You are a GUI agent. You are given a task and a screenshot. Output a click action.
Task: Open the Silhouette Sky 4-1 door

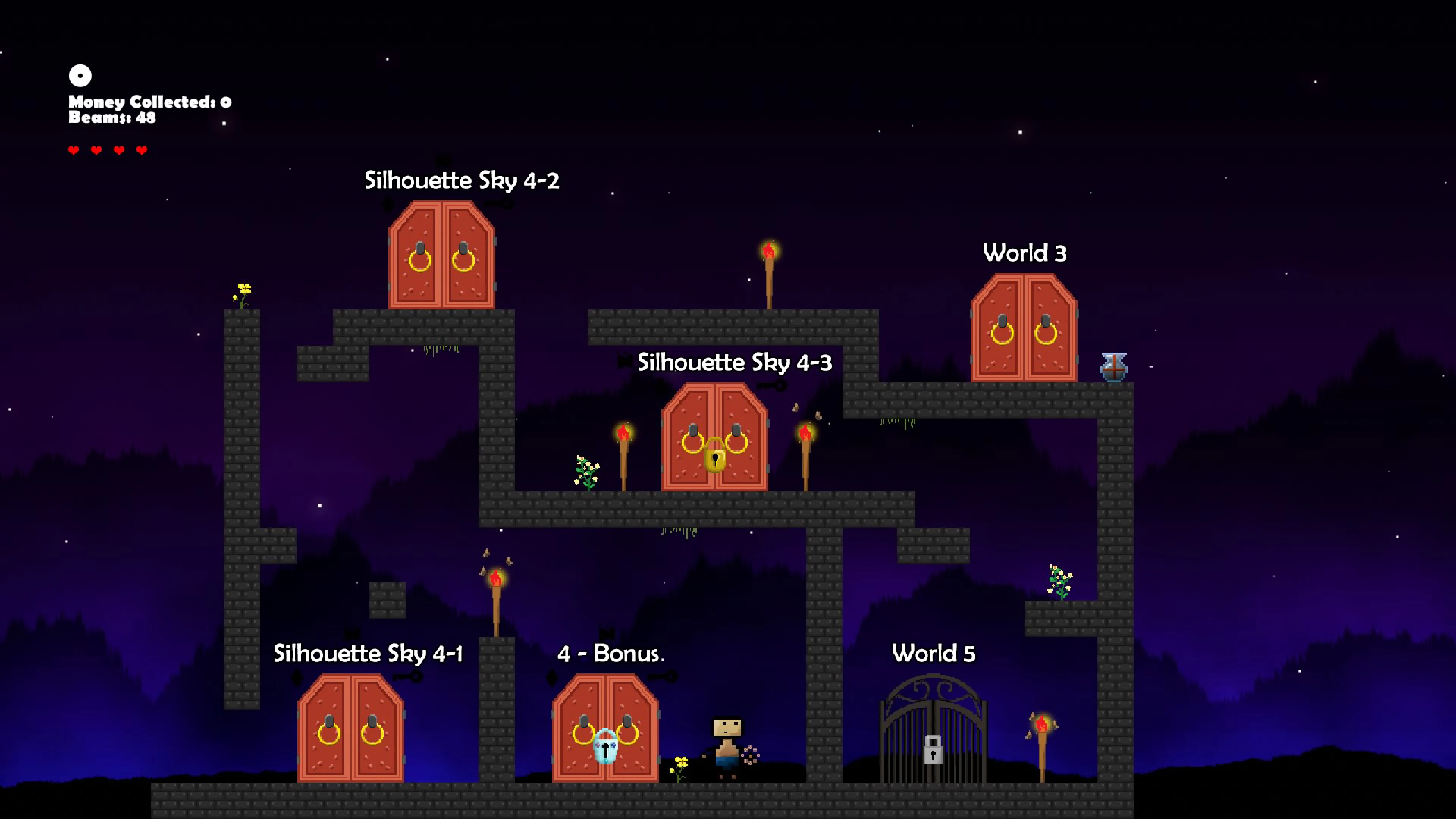(x=350, y=729)
